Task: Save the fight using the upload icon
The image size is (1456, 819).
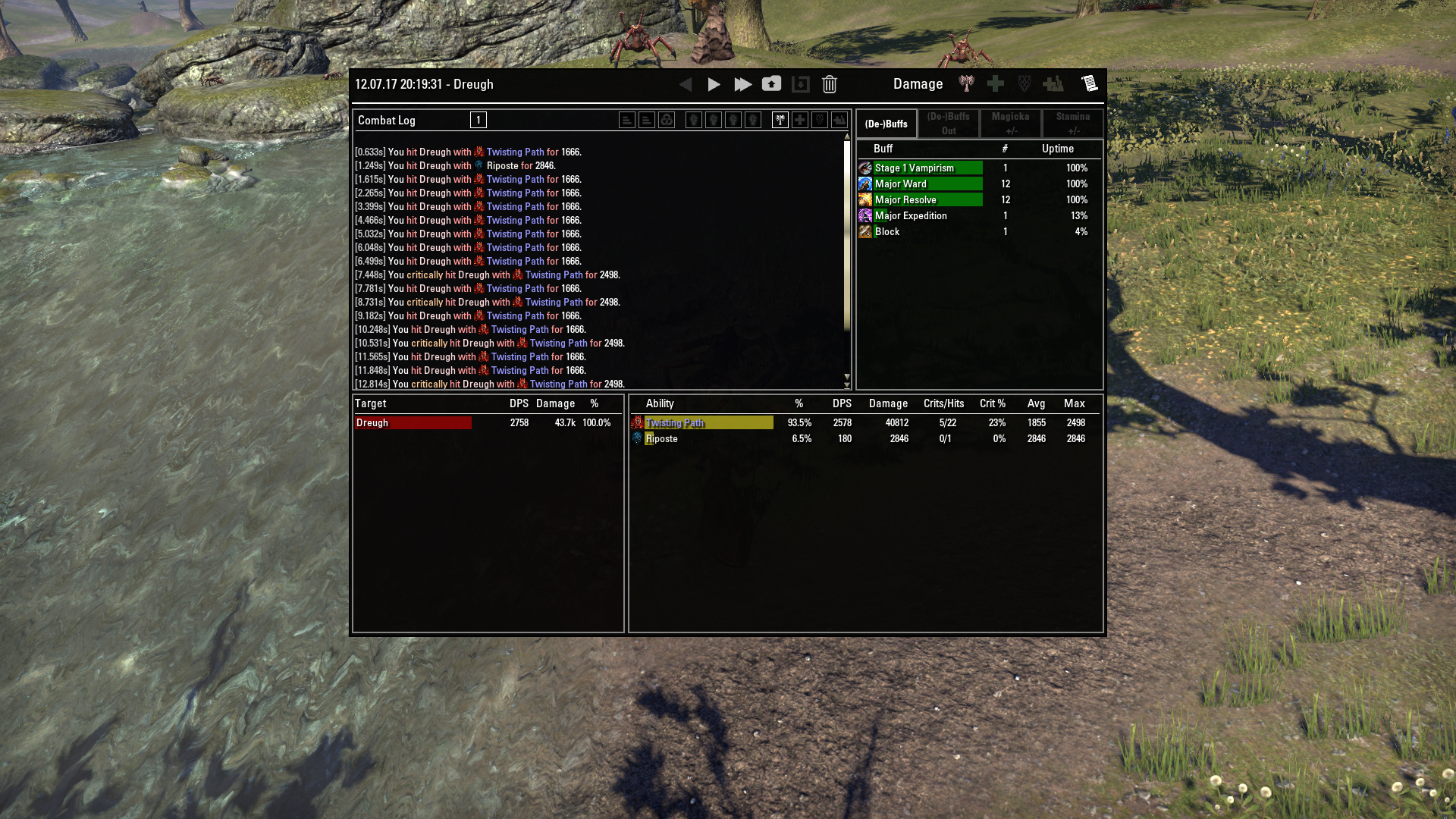Action: (x=772, y=84)
